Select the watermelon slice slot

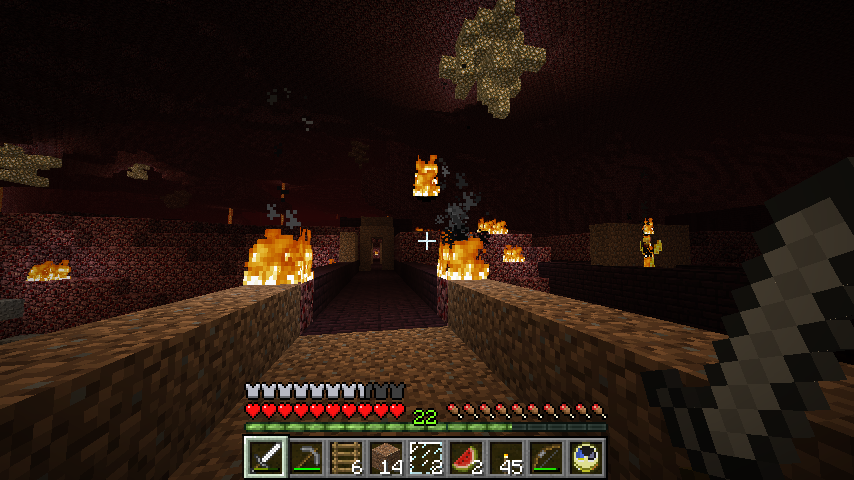point(466,458)
